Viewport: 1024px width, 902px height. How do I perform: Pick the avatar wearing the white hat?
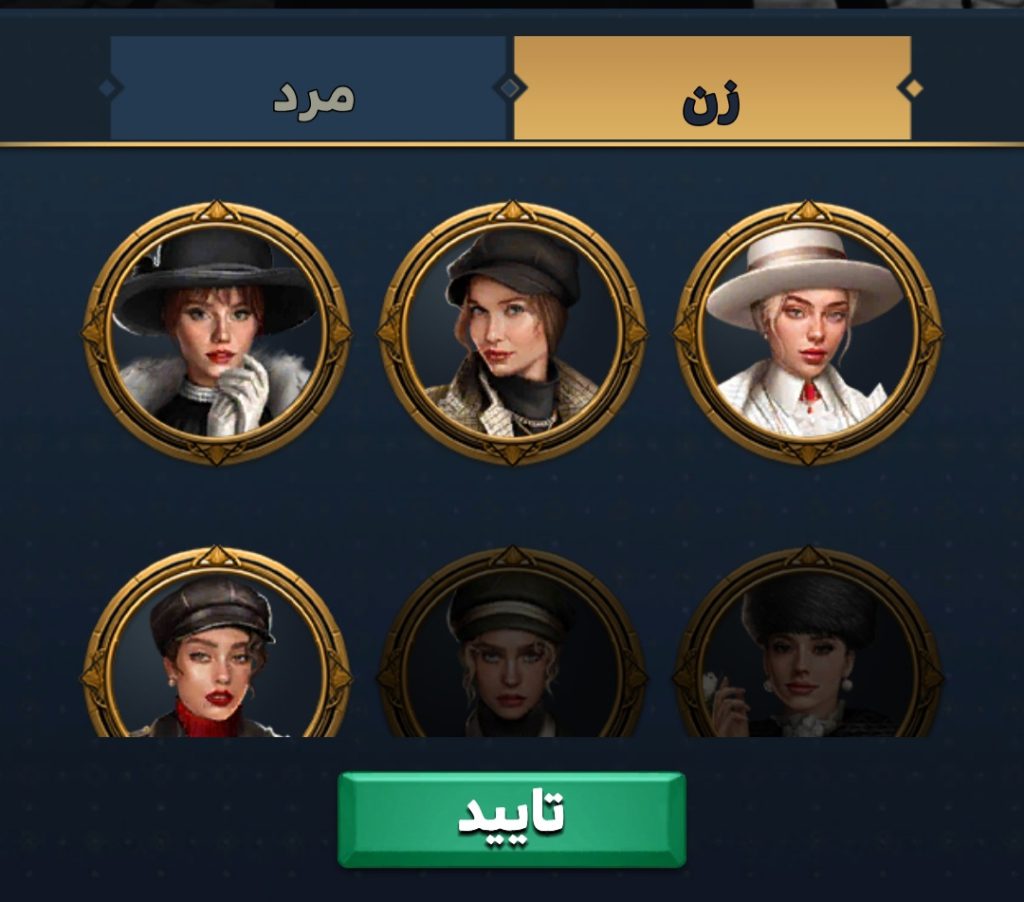(x=807, y=332)
